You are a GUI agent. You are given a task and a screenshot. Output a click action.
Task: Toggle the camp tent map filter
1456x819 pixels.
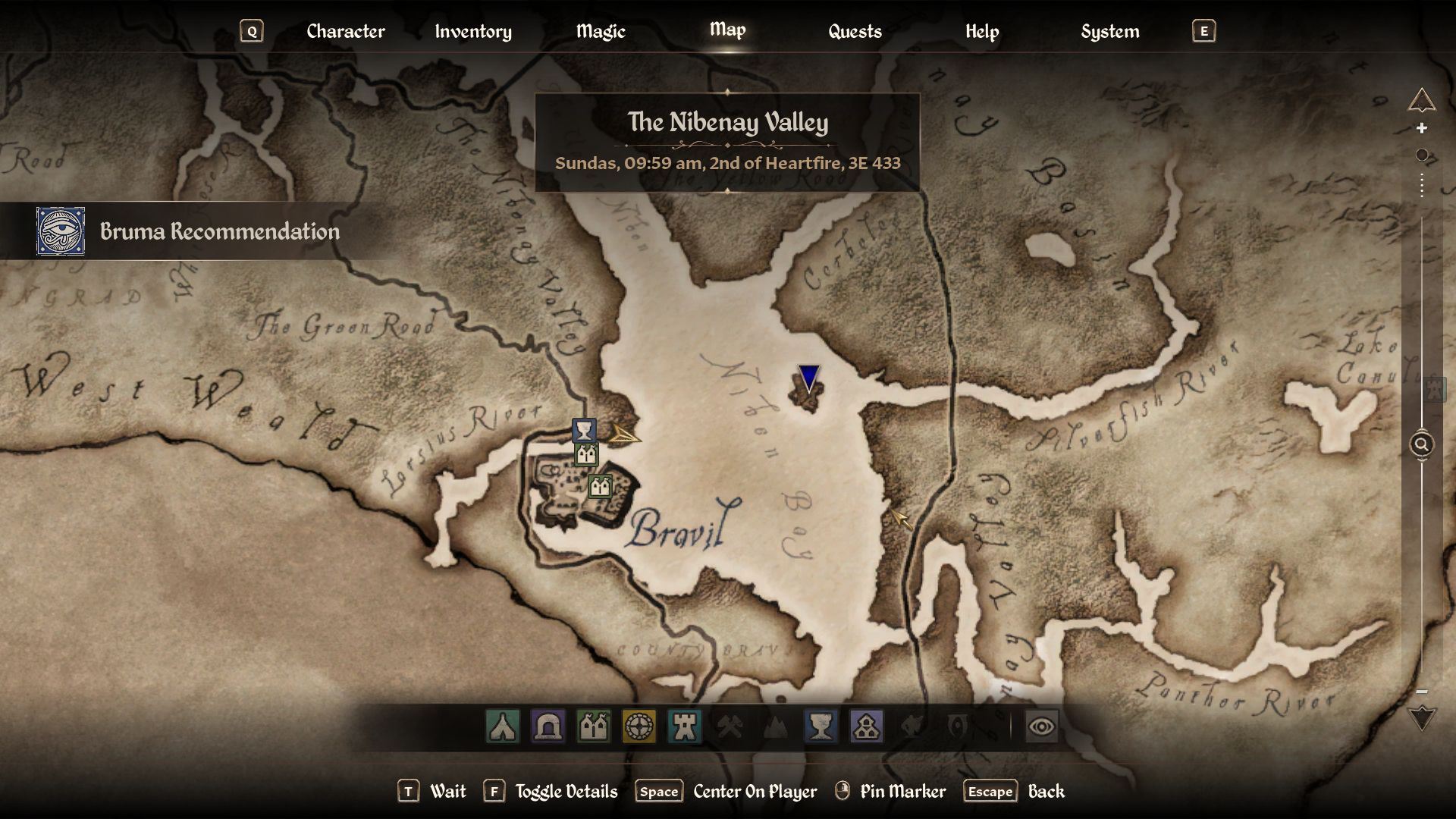tap(503, 726)
